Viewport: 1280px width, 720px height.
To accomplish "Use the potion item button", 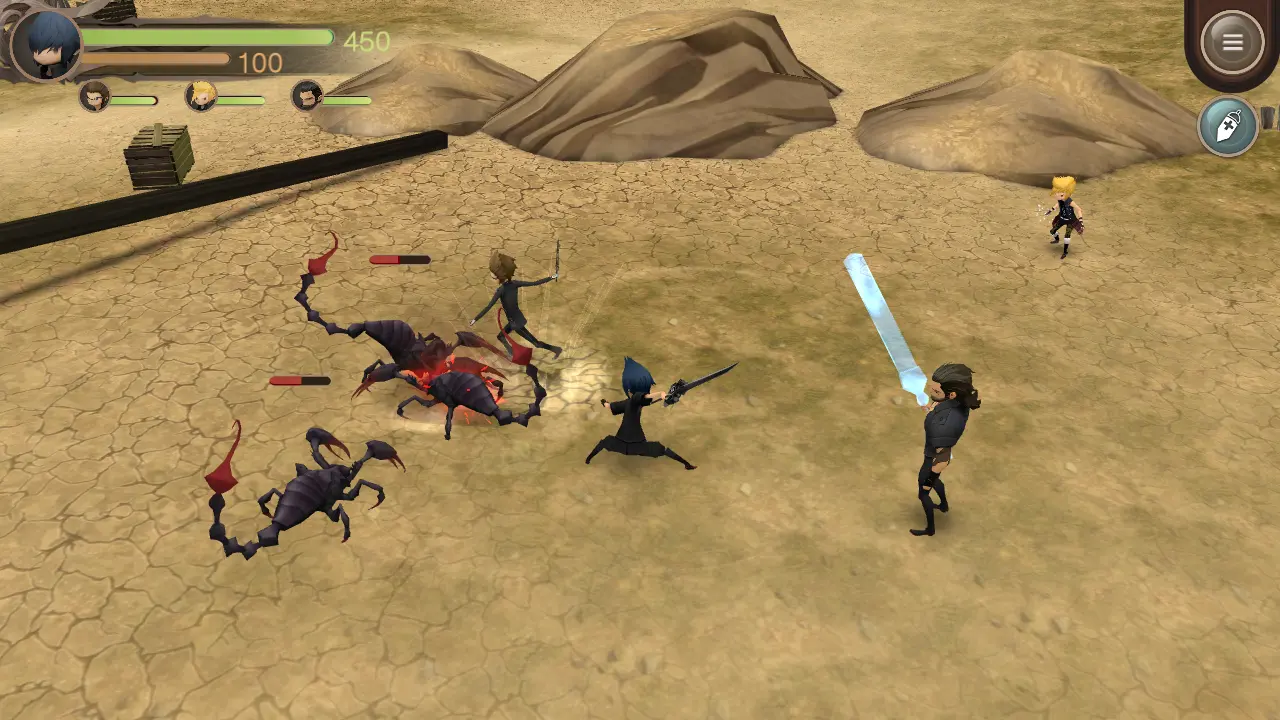I will [1228, 126].
